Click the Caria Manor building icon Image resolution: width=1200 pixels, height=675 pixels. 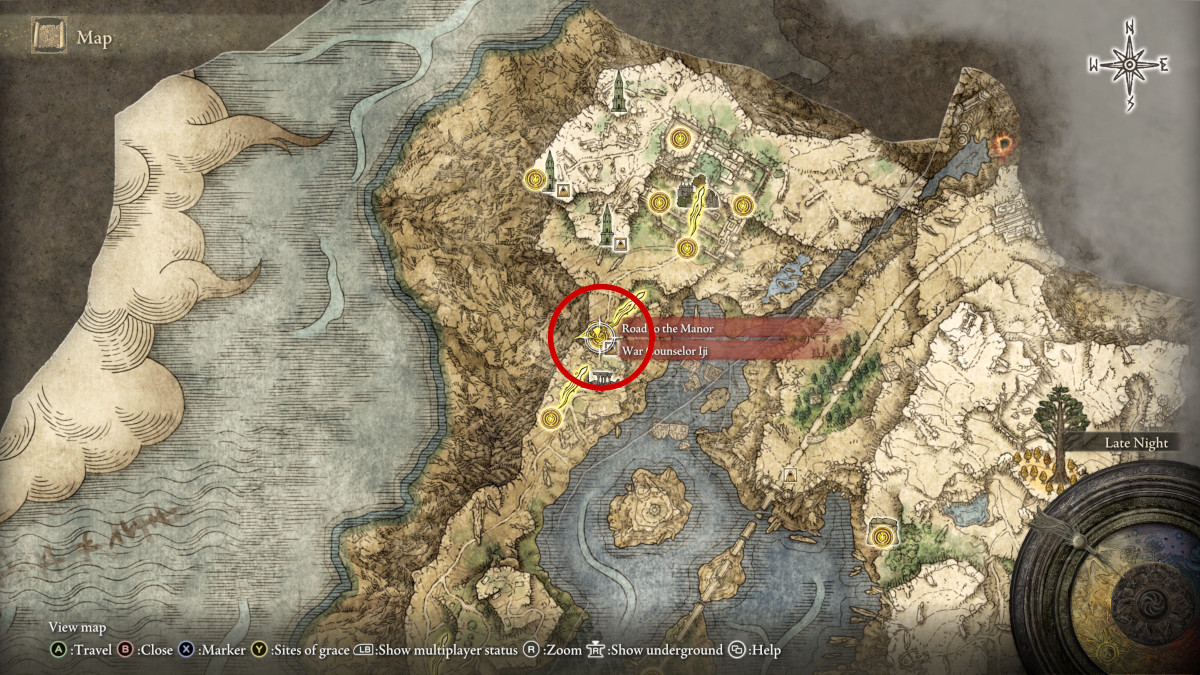688,192
